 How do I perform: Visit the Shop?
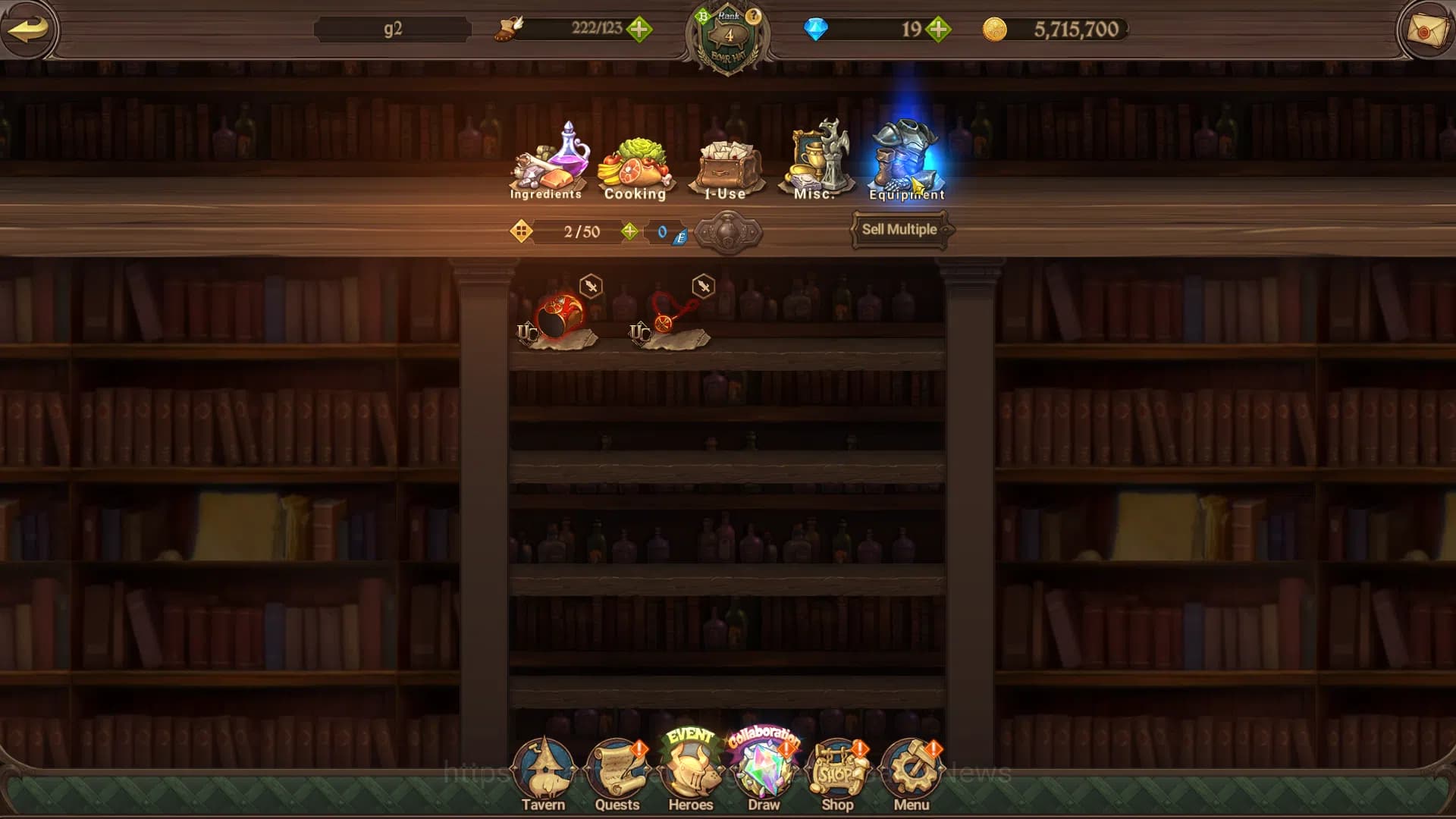click(x=837, y=773)
